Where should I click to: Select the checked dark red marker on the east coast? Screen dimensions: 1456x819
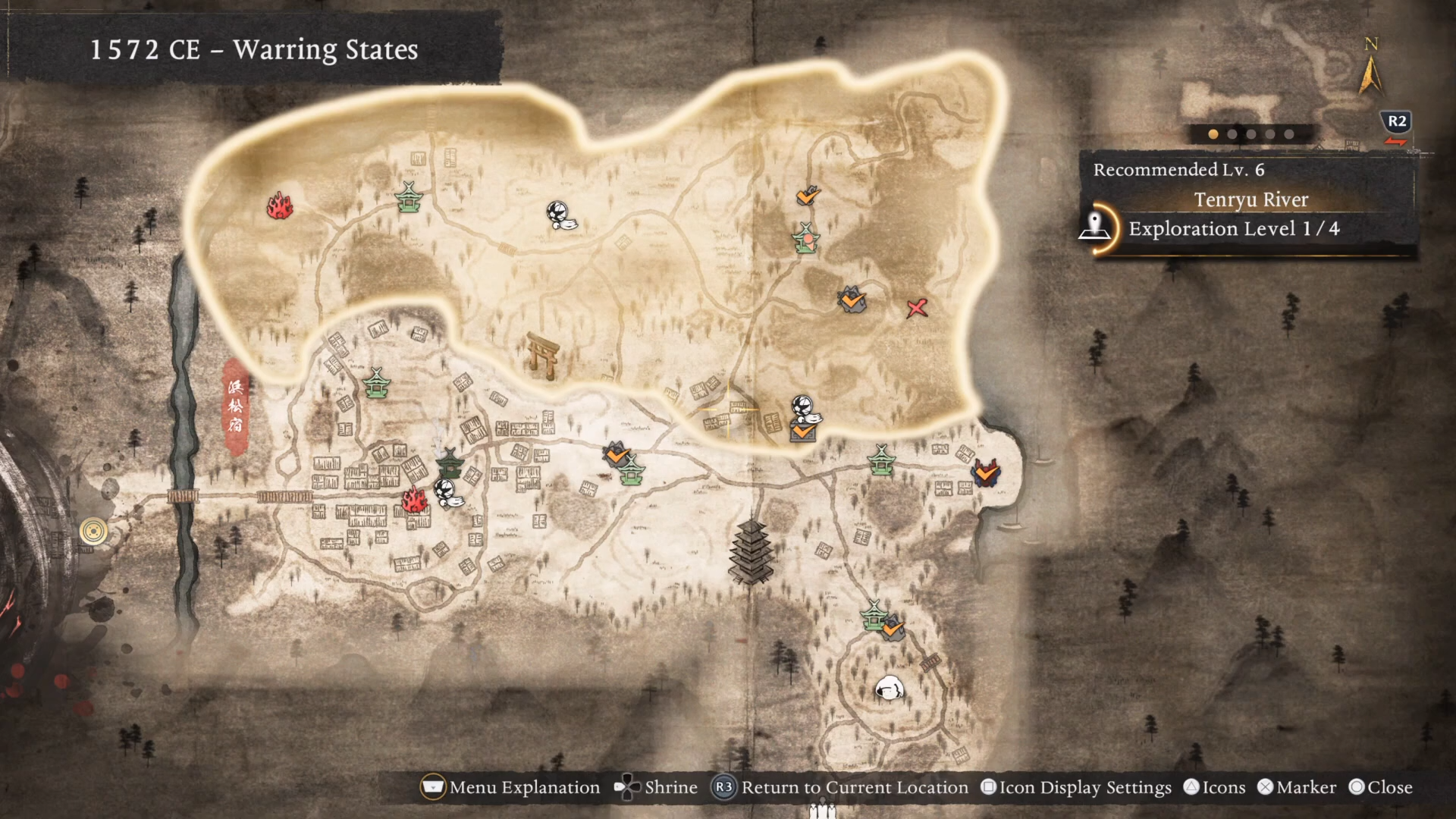coord(985,473)
